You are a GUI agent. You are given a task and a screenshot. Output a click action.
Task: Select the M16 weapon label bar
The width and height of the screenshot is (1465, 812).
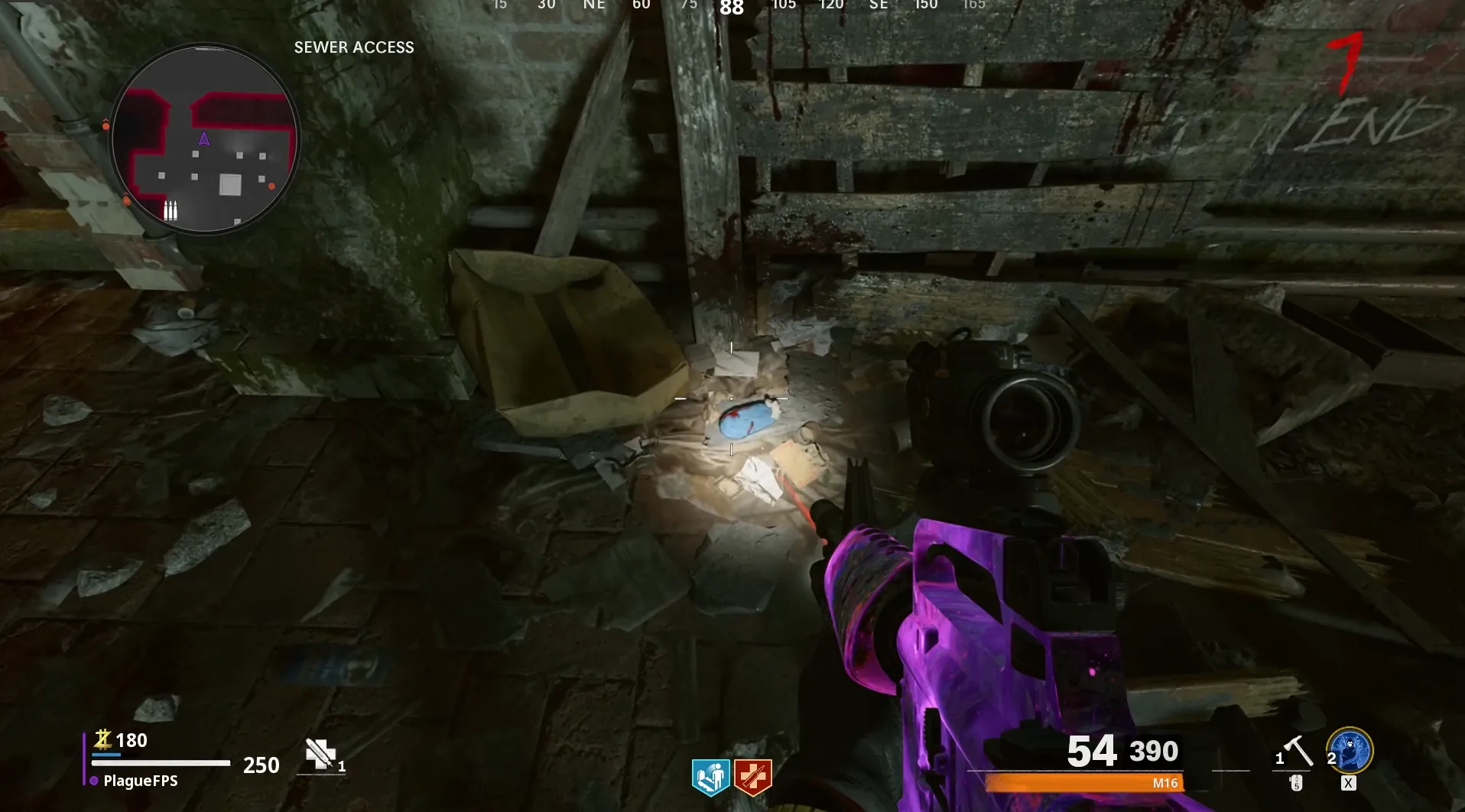point(1083,783)
